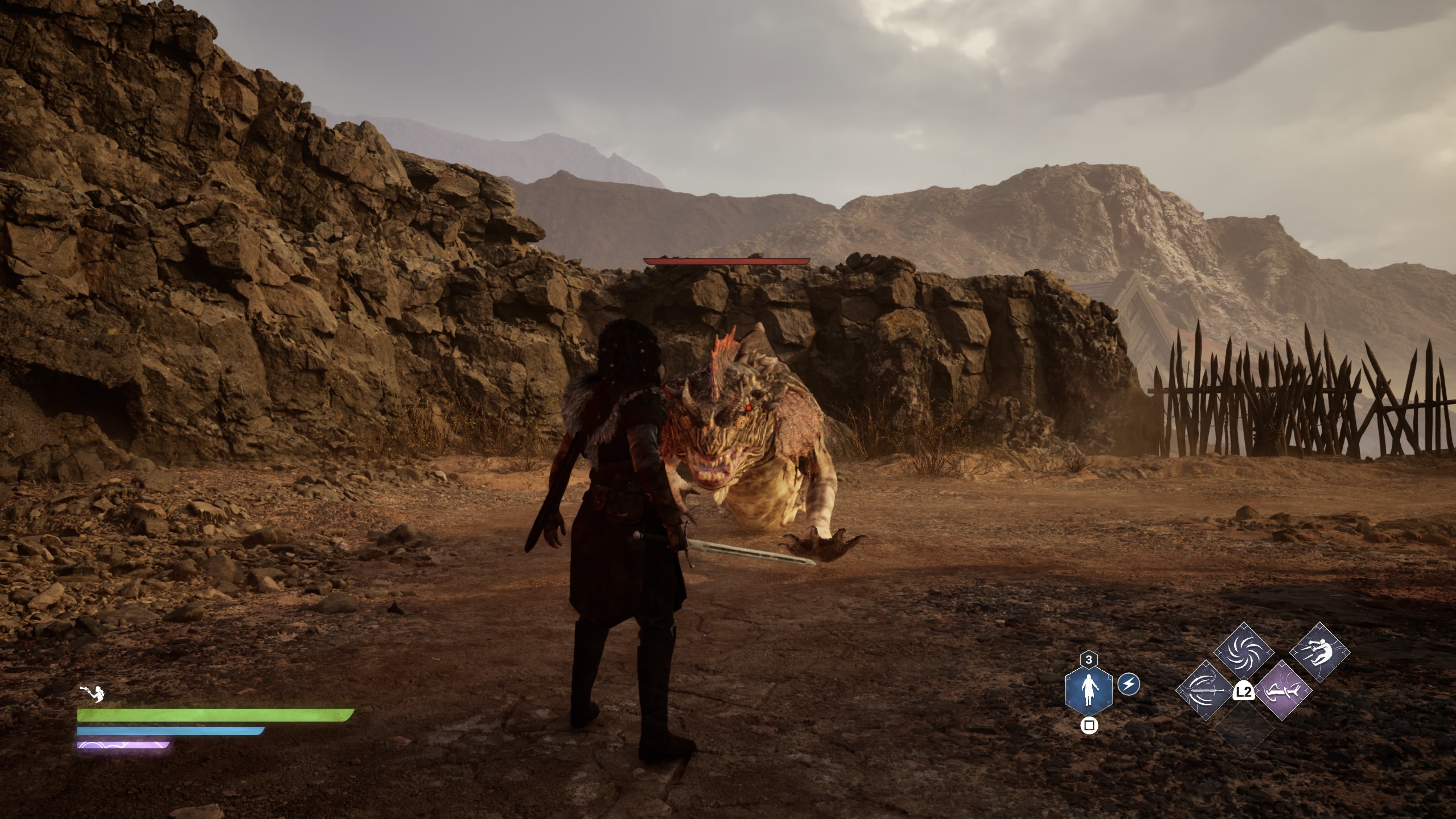Image resolution: width=1456 pixels, height=819 pixels.
Task: Click the blue lightning bolt icon
Action: point(1129,684)
